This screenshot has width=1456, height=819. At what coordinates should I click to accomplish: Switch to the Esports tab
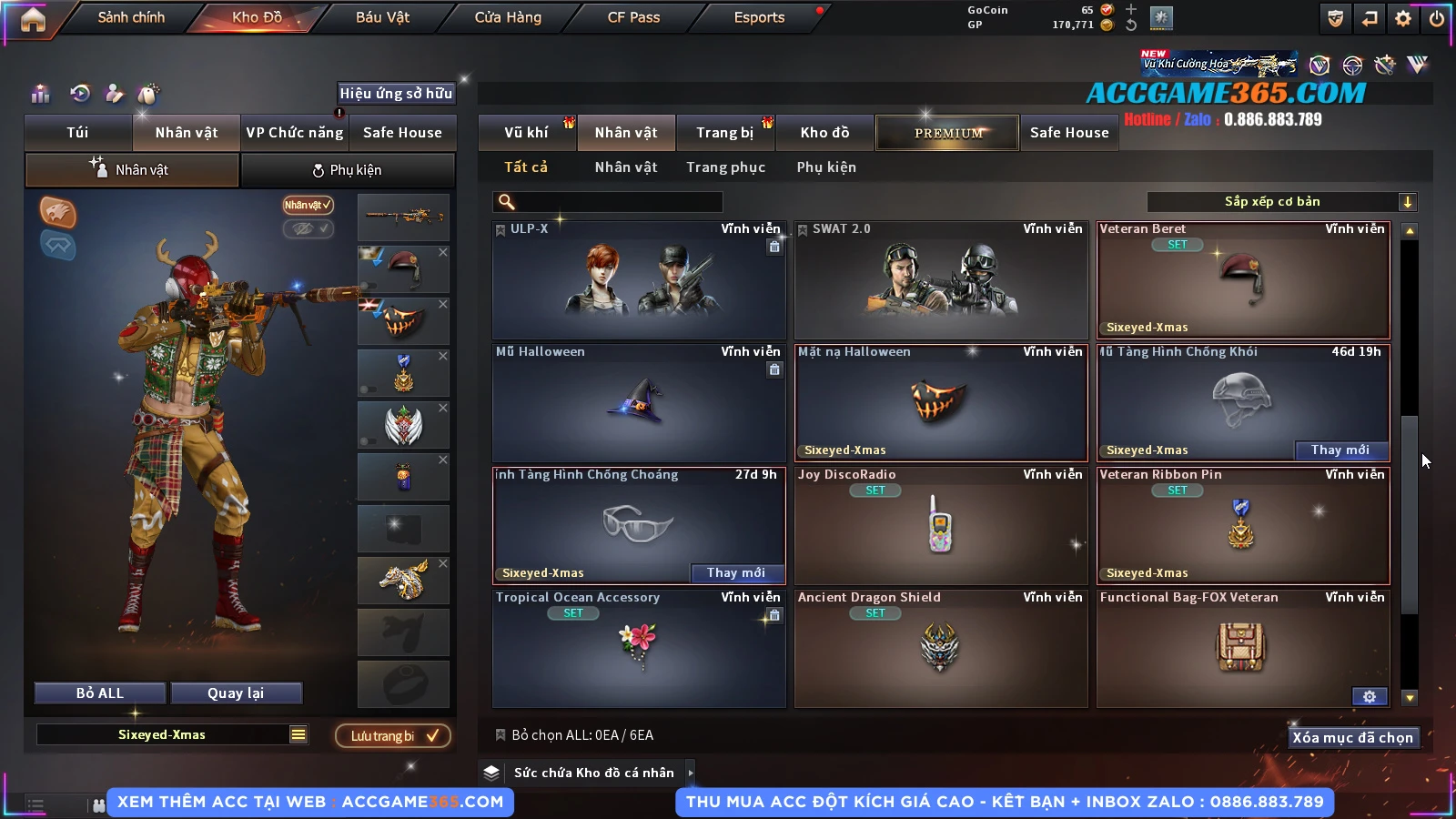coord(759,17)
